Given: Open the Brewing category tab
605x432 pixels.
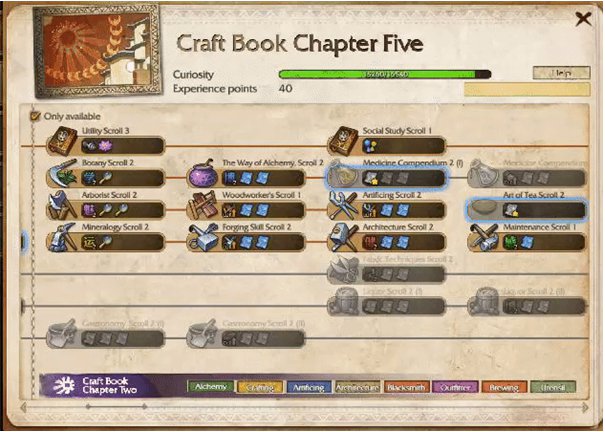Looking at the screenshot, I should pyautogui.click(x=505, y=387).
